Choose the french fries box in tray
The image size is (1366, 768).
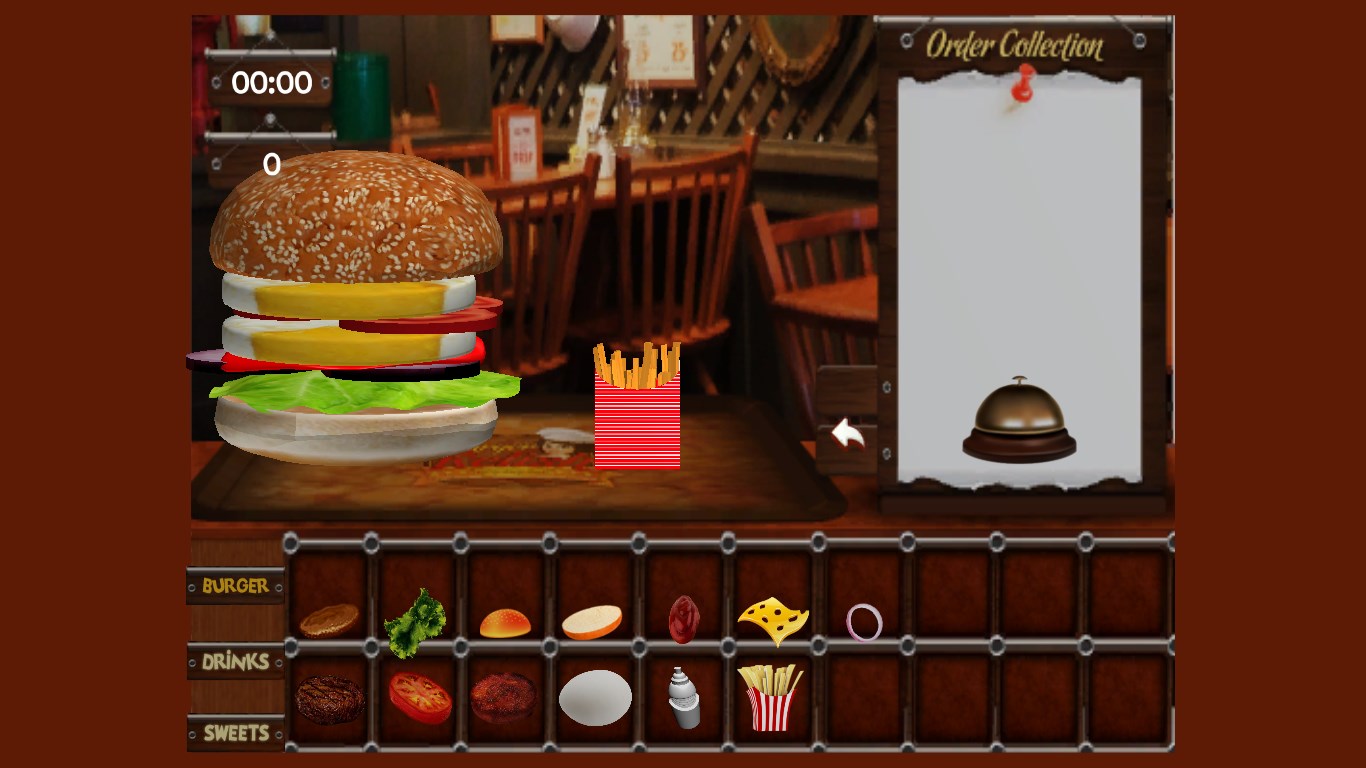[x=770, y=697]
